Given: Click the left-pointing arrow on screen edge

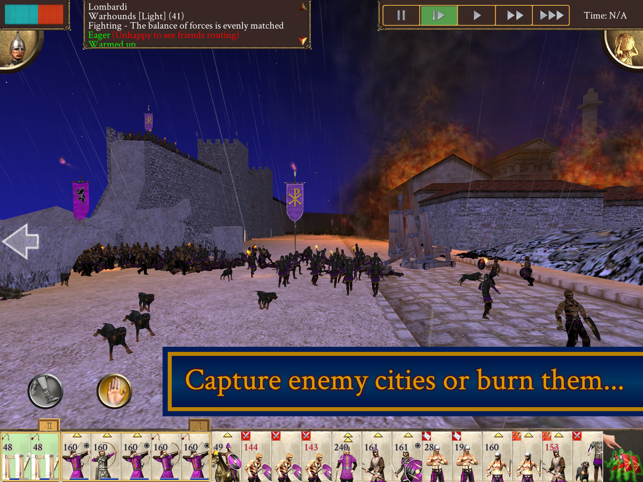Looking at the screenshot, I should tap(21, 241).
